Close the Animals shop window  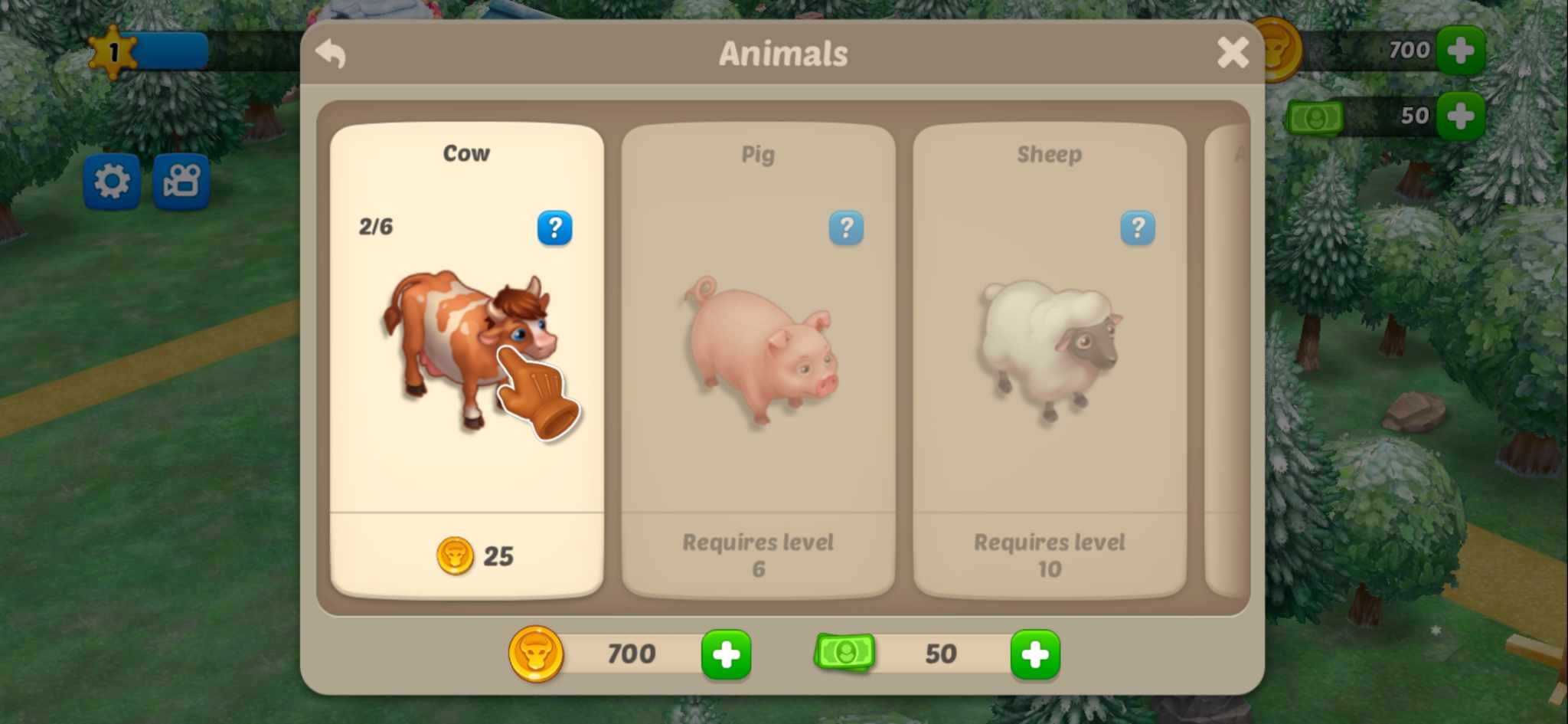tap(1232, 53)
